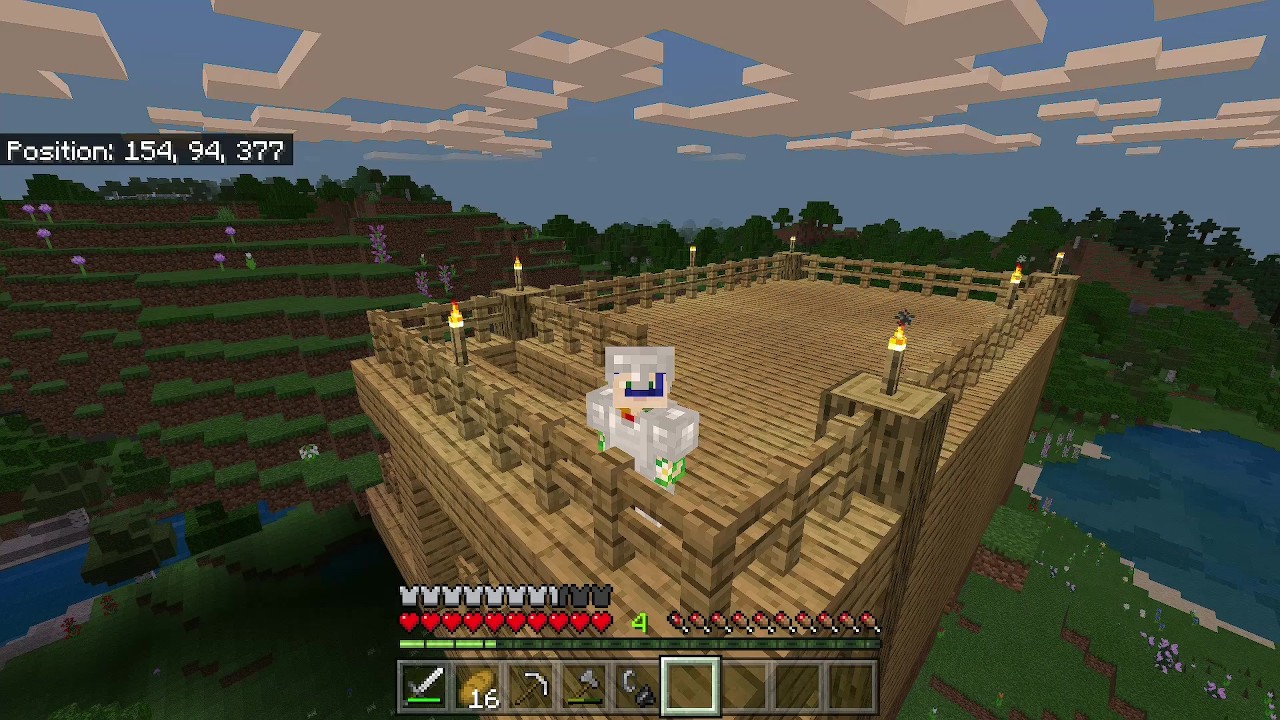
Task: Select the flint and steel slot
Action: pyautogui.click(x=637, y=687)
